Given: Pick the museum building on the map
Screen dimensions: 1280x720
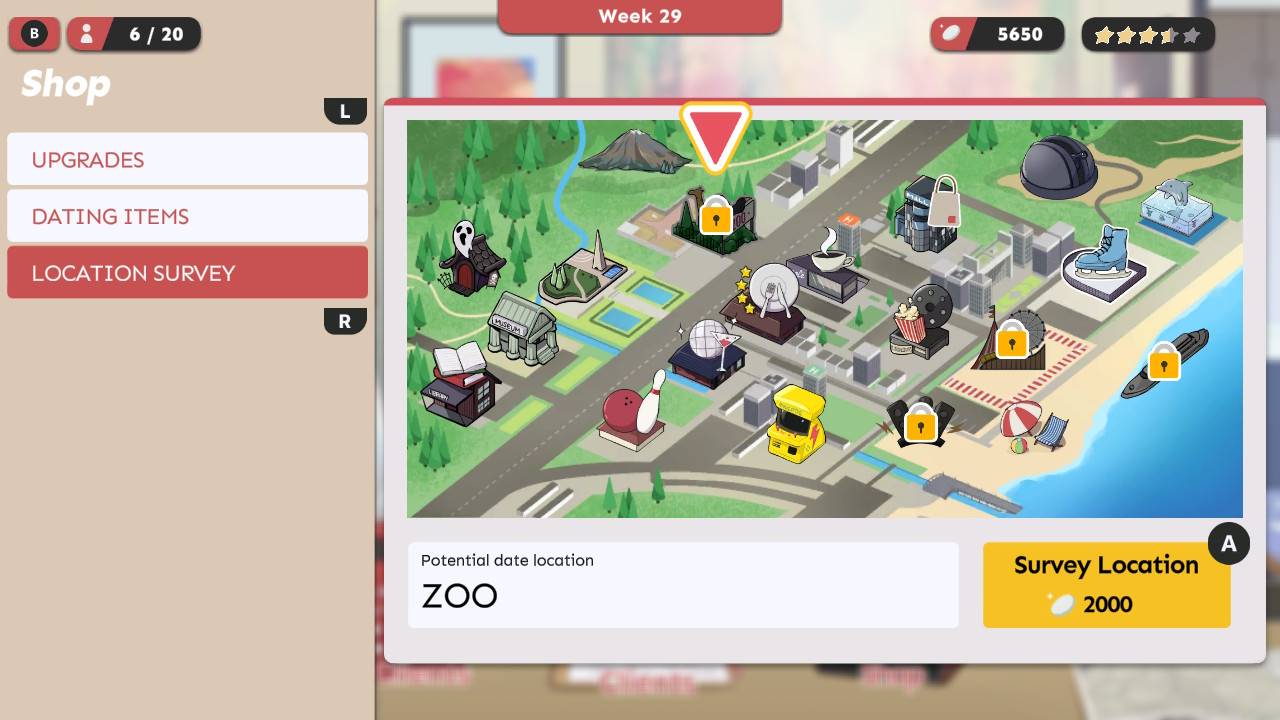Looking at the screenshot, I should click(x=522, y=329).
